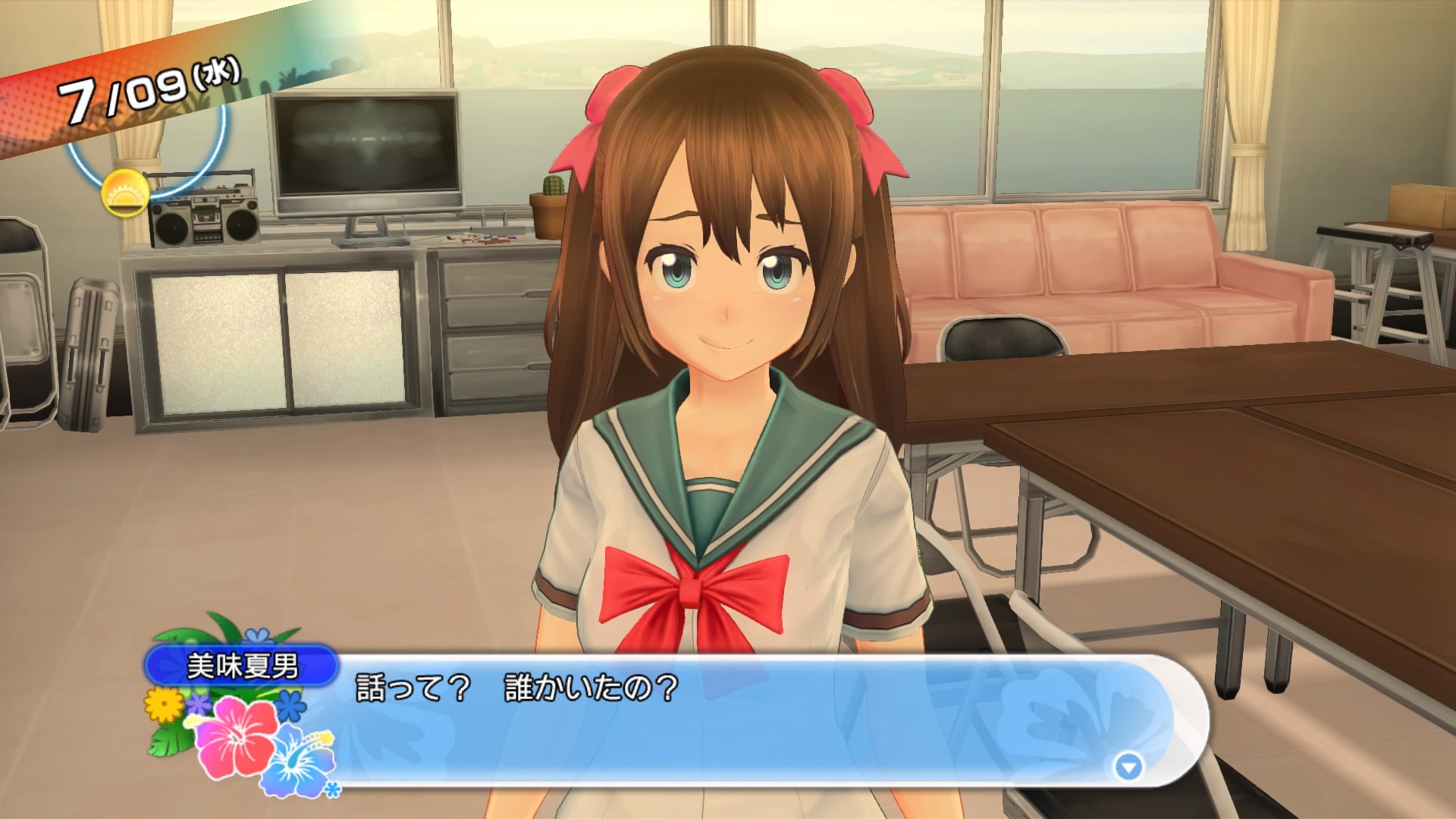Advance dialogue with the blue arrow button
The image size is (1456, 819).
click(1128, 767)
